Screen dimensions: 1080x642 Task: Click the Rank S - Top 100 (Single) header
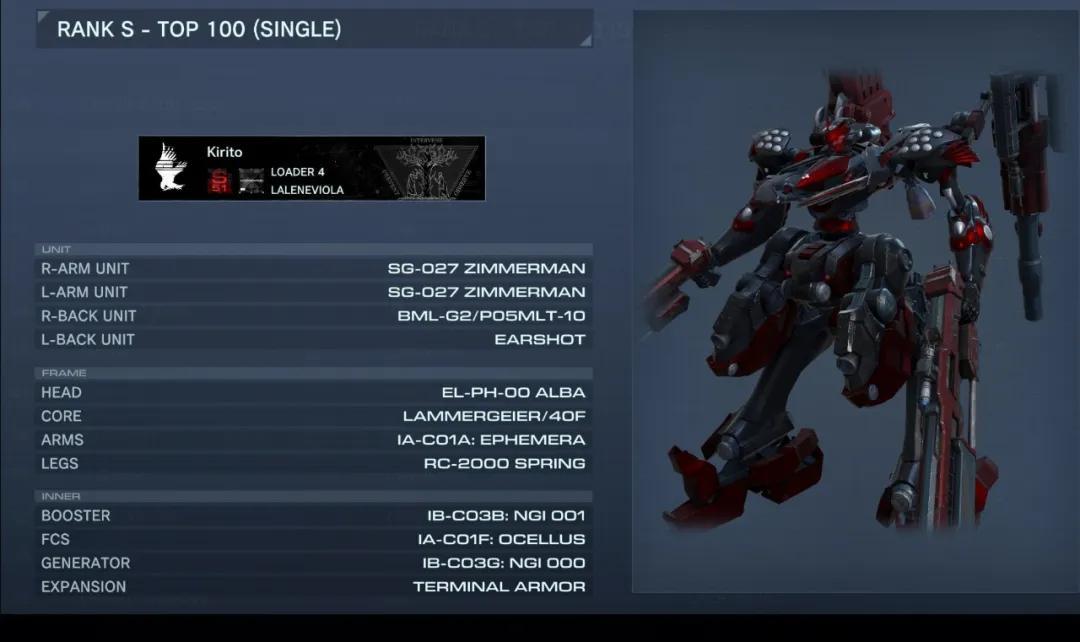point(314,30)
